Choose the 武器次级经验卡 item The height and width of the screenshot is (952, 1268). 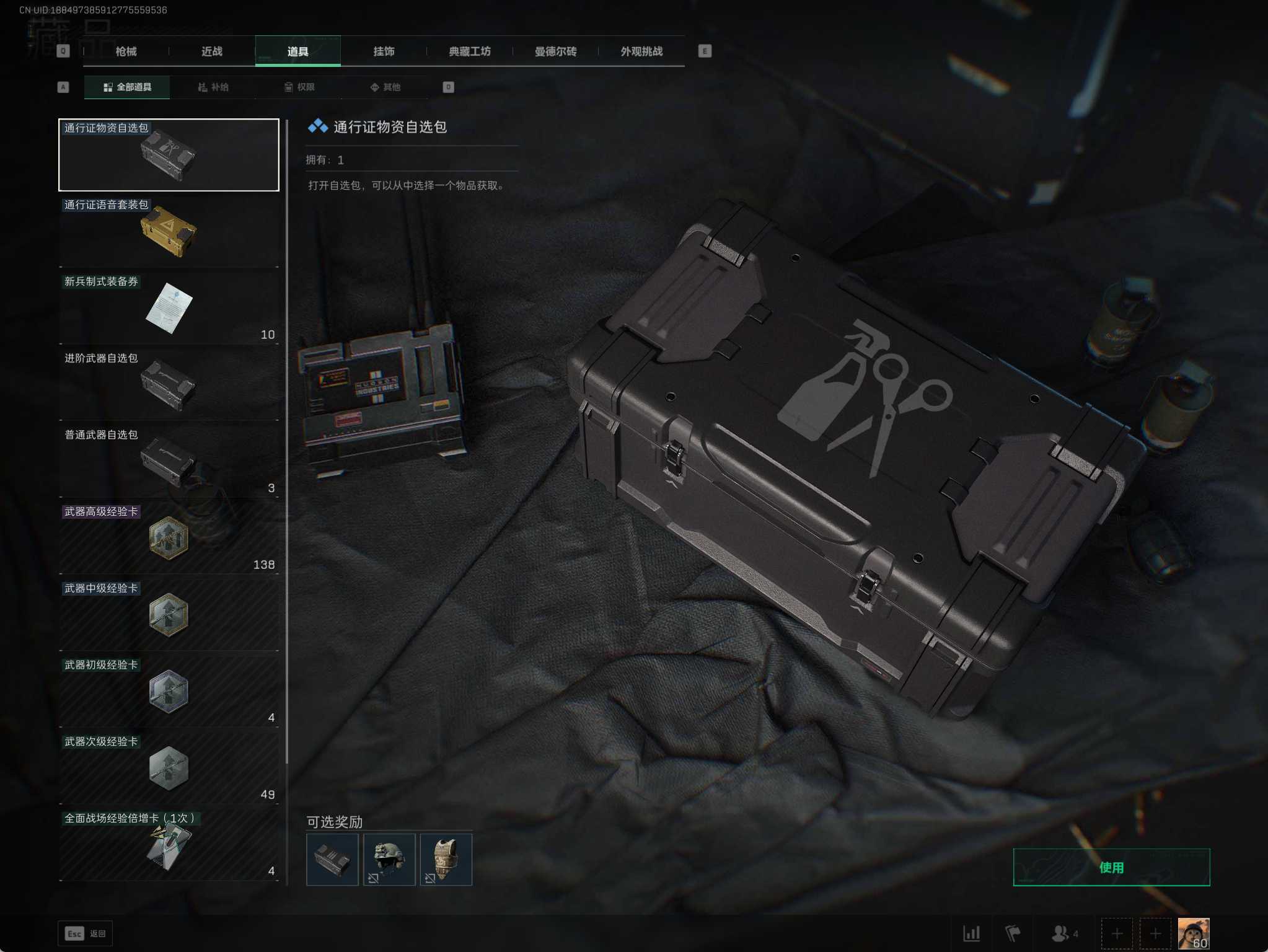(x=169, y=769)
